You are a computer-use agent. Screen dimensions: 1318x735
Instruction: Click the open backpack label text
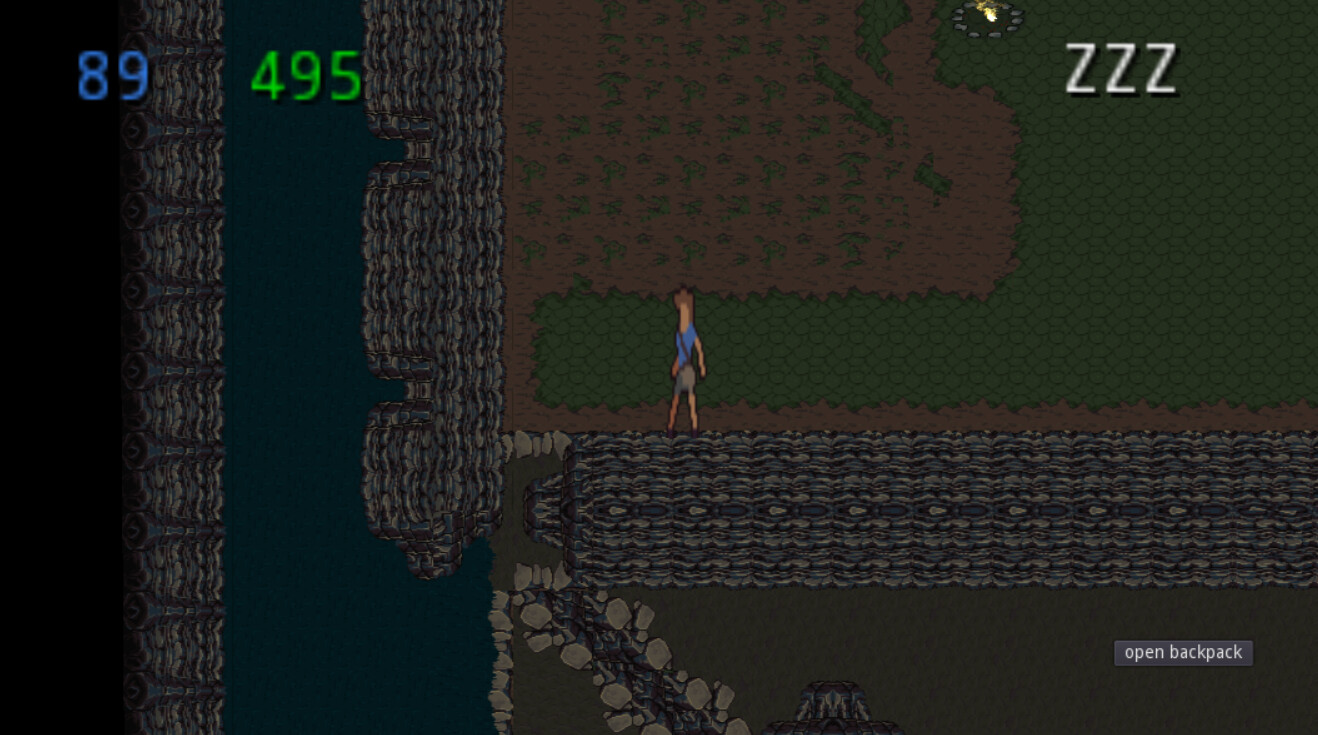(1182, 653)
